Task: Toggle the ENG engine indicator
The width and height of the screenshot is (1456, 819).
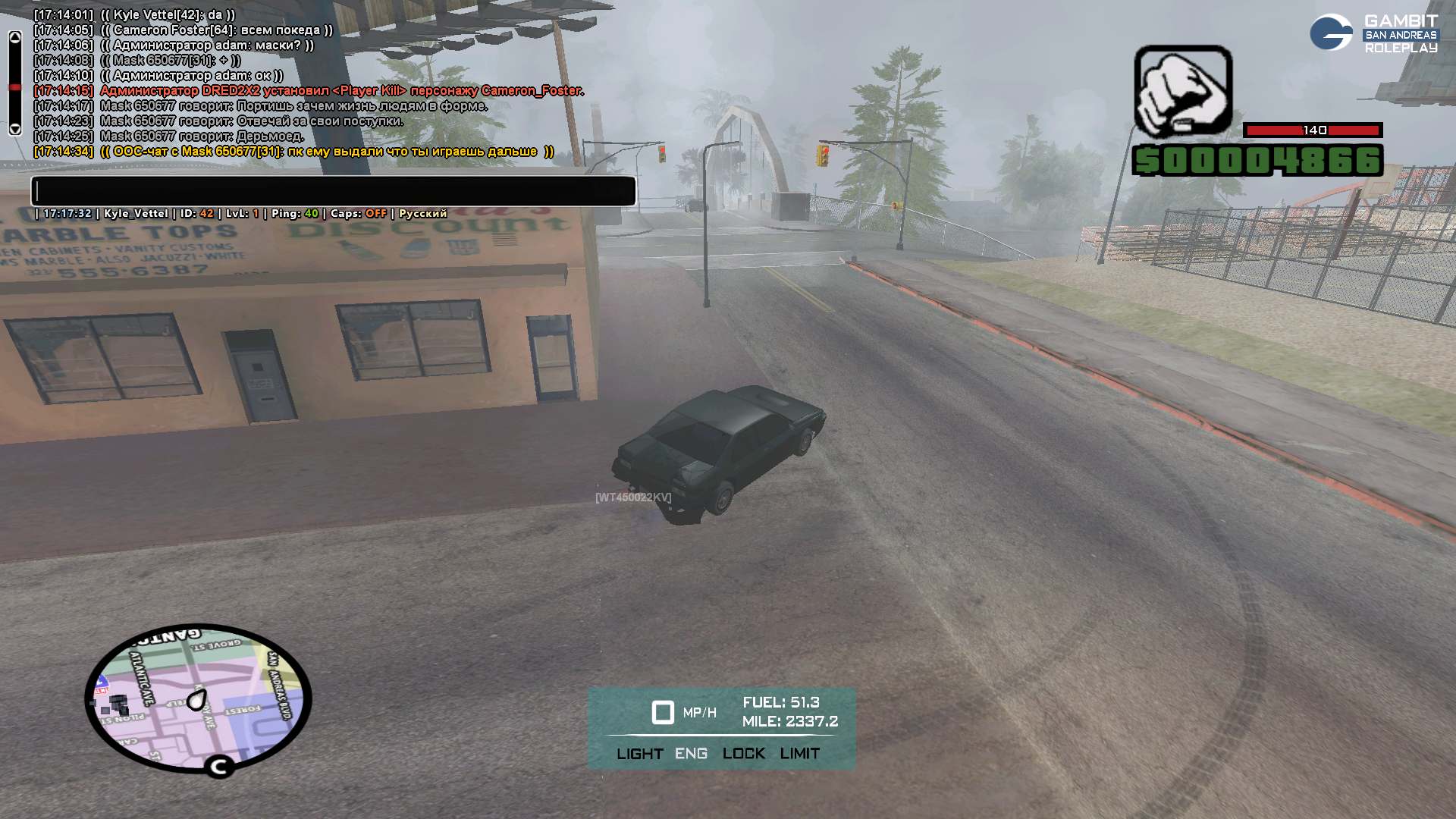Action: [x=691, y=754]
